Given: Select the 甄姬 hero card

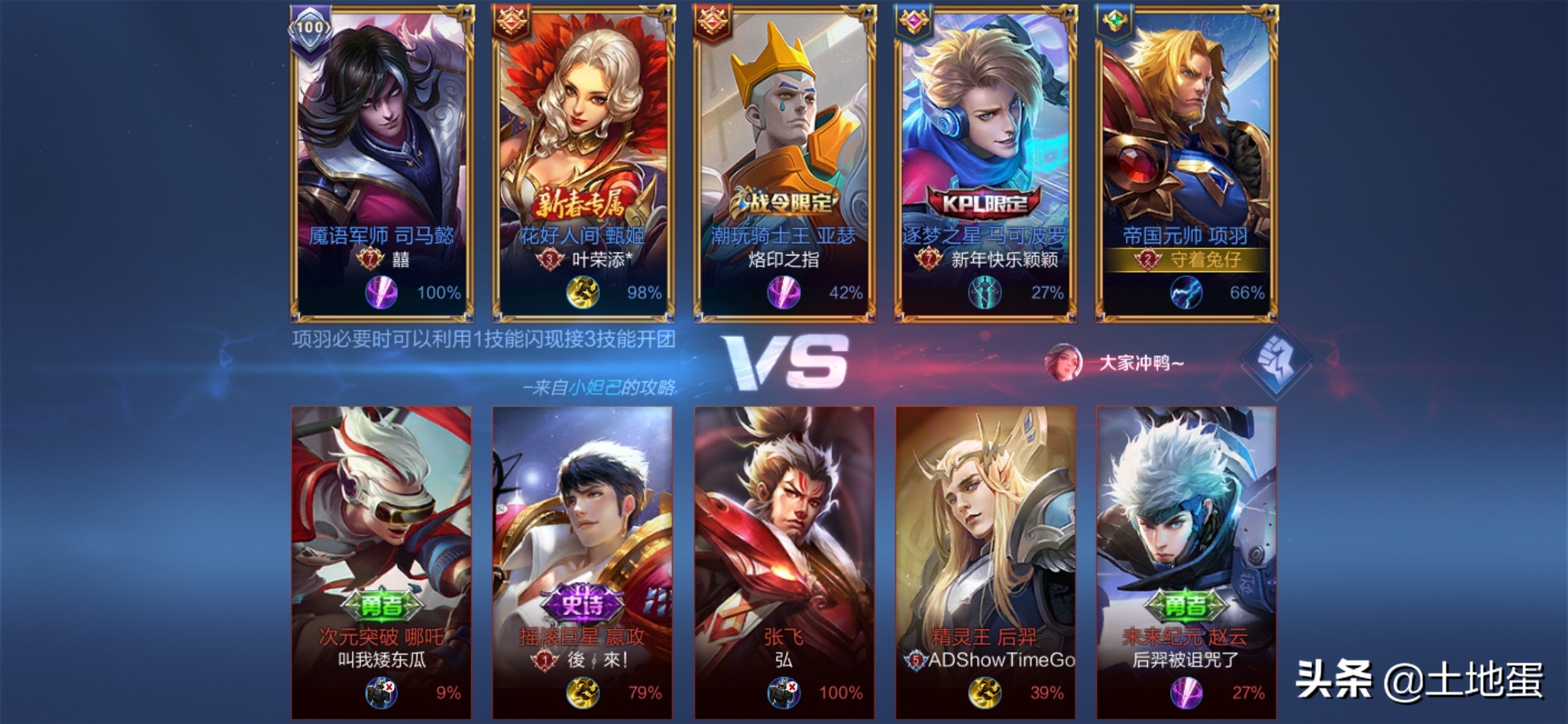Looking at the screenshot, I should click(583, 161).
